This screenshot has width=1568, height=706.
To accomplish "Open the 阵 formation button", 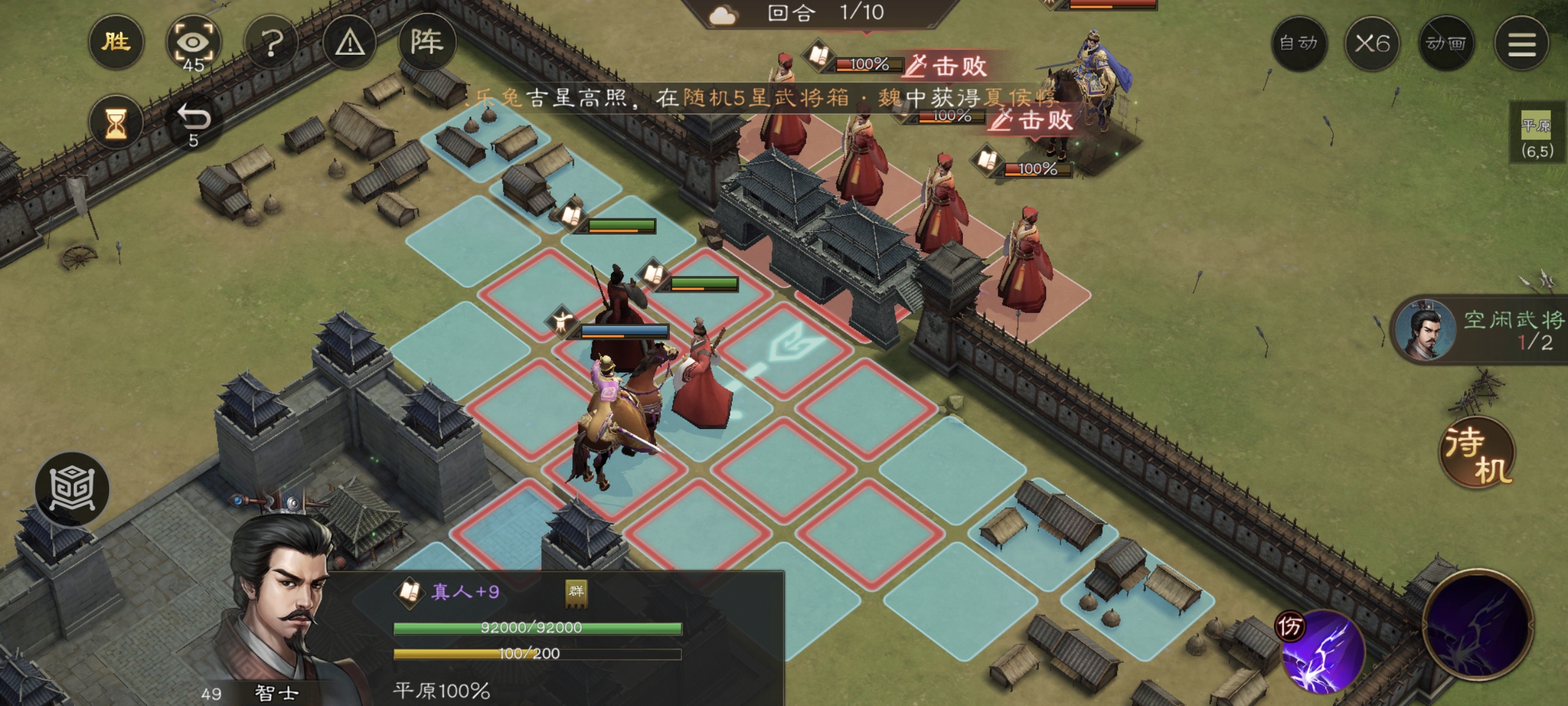I will coord(427,43).
